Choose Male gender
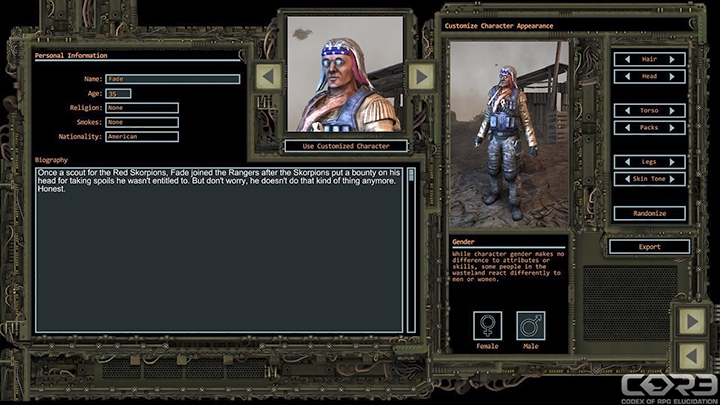 [531, 327]
